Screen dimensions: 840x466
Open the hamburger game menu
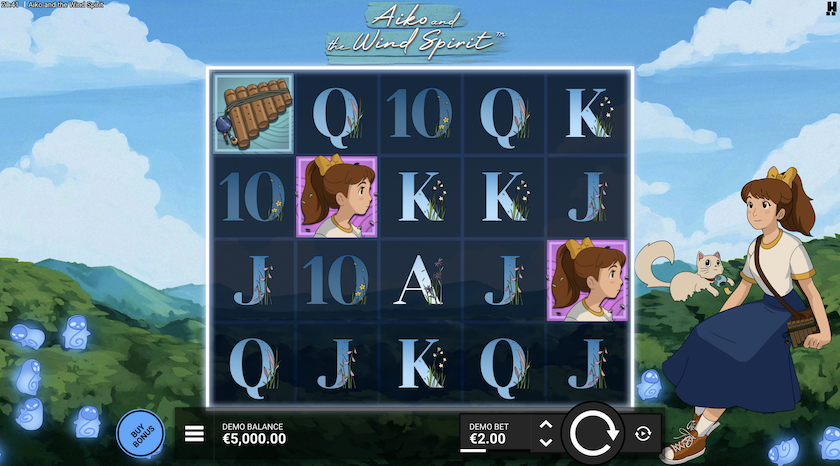(x=195, y=434)
